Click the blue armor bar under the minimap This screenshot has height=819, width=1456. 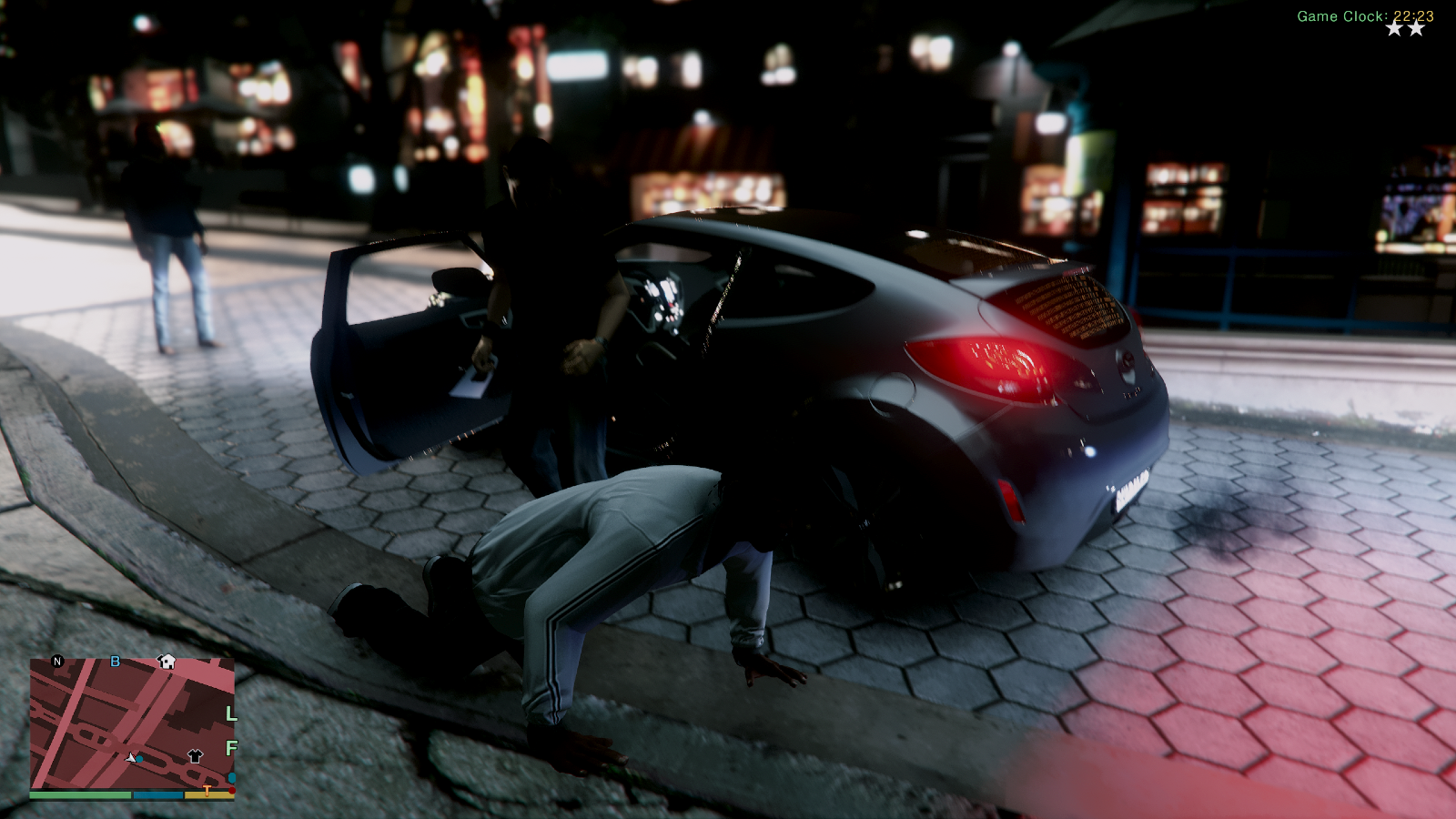[157, 795]
